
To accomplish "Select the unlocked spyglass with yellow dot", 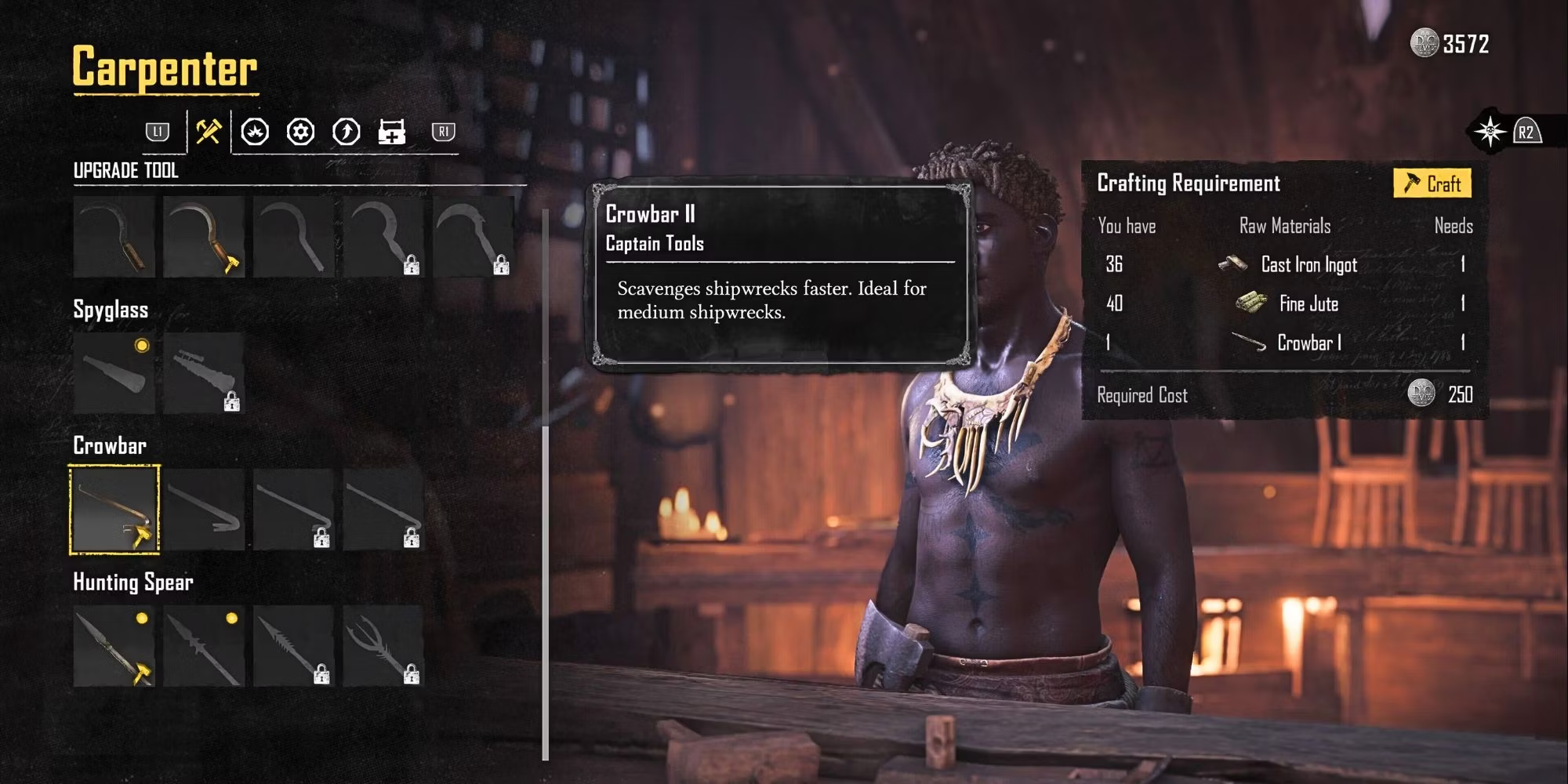I will pyautogui.click(x=114, y=373).
